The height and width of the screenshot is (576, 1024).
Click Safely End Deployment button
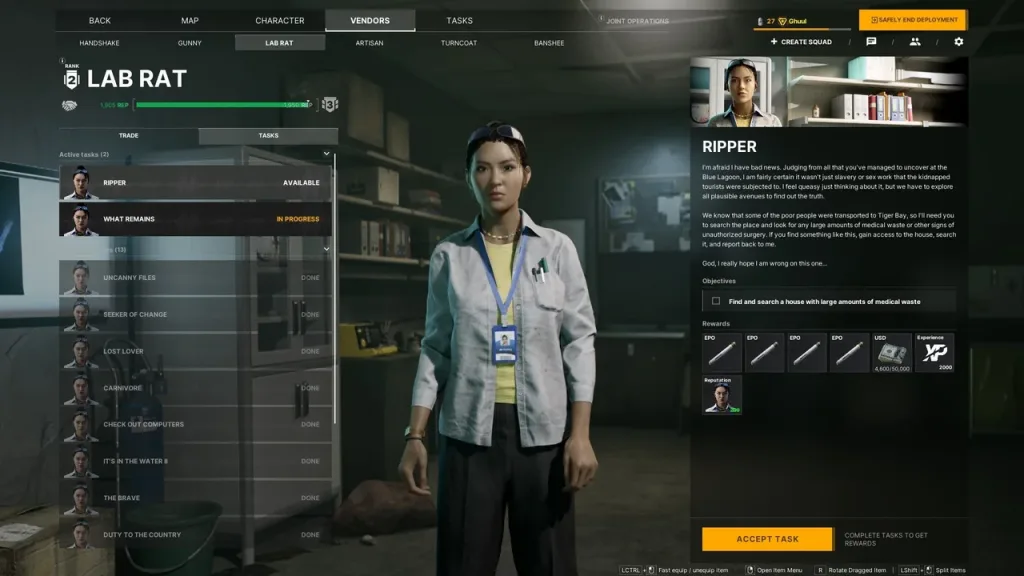point(912,20)
